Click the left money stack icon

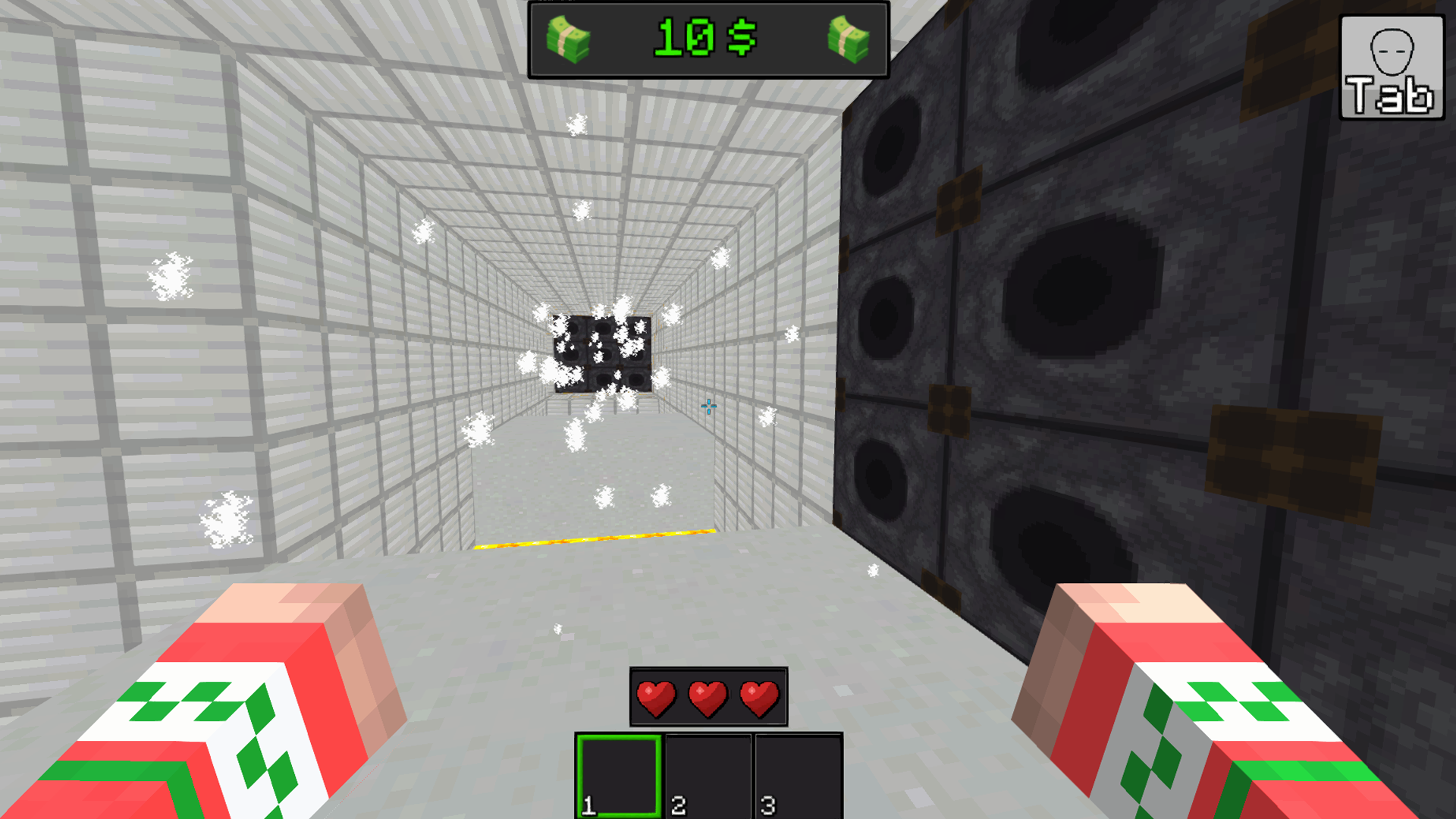pyautogui.click(x=569, y=41)
